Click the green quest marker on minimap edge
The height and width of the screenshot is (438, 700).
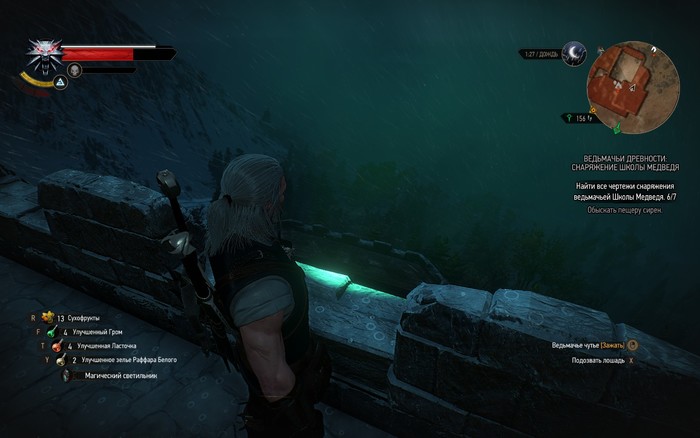click(616, 128)
